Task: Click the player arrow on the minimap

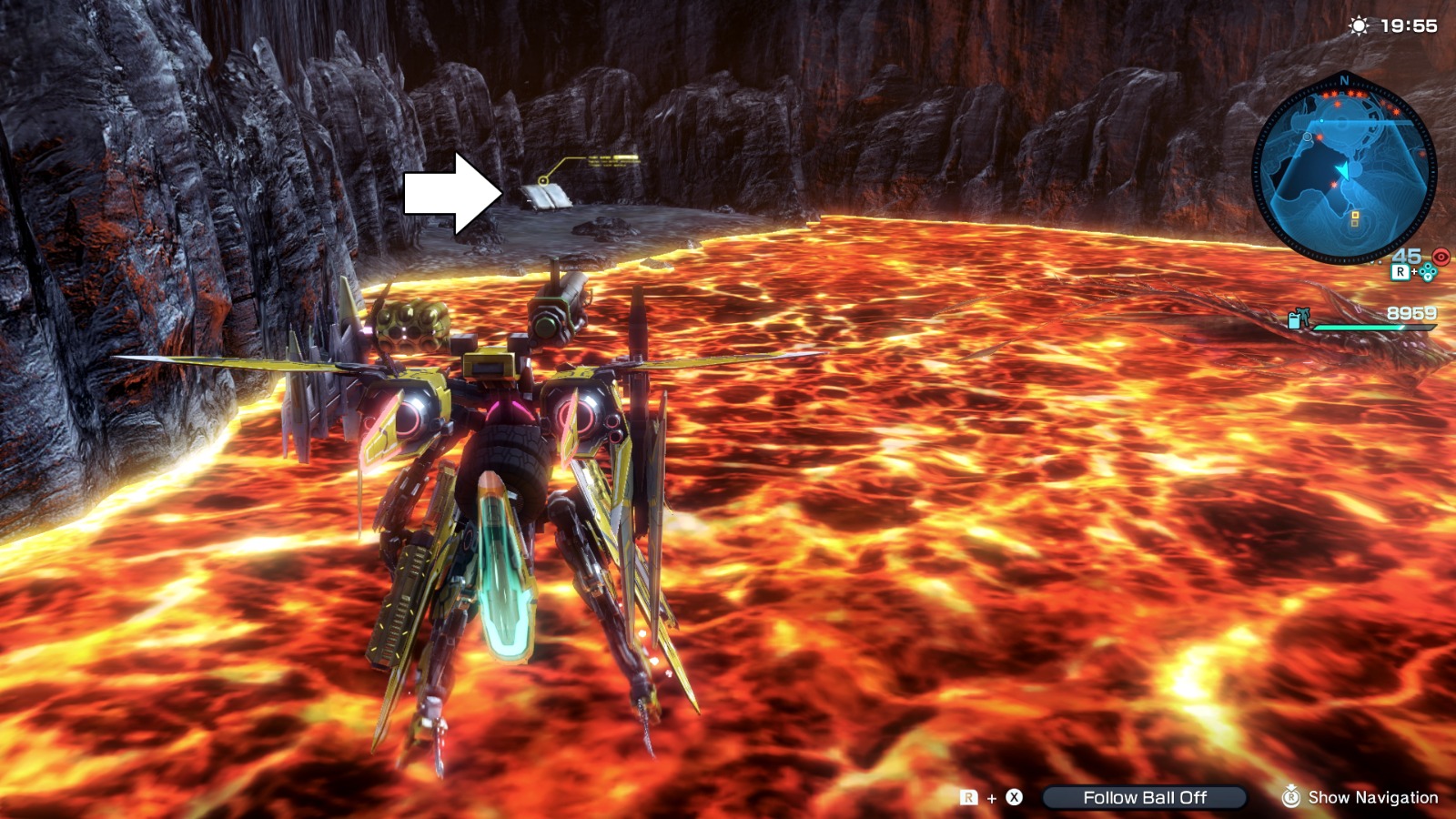Action: click(x=1344, y=170)
